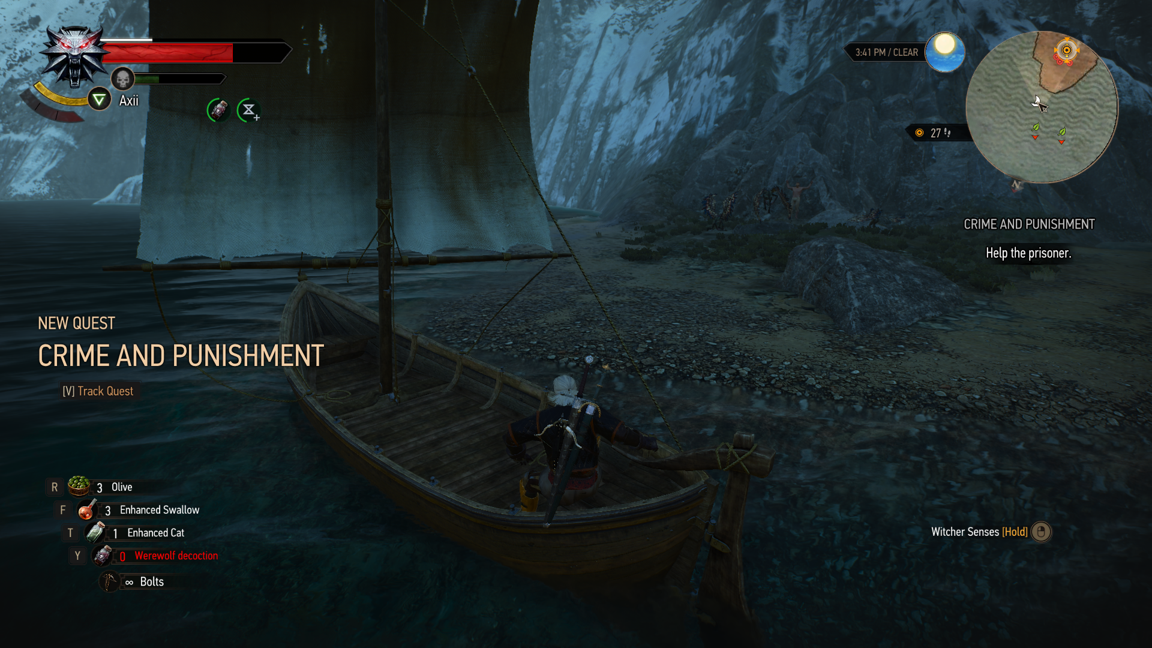Select the quest objective marker on minimap
This screenshot has width=1152, height=648.
tap(1066, 49)
